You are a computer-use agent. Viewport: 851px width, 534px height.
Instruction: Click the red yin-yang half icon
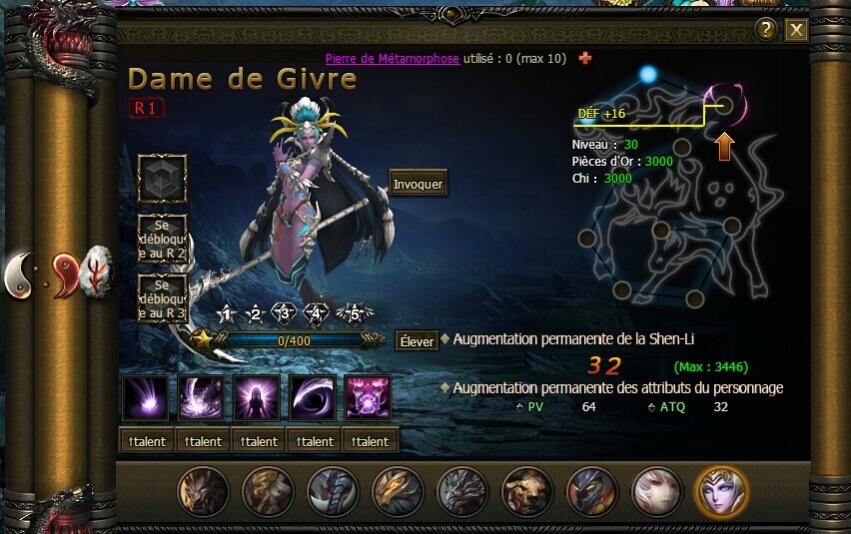(x=65, y=272)
